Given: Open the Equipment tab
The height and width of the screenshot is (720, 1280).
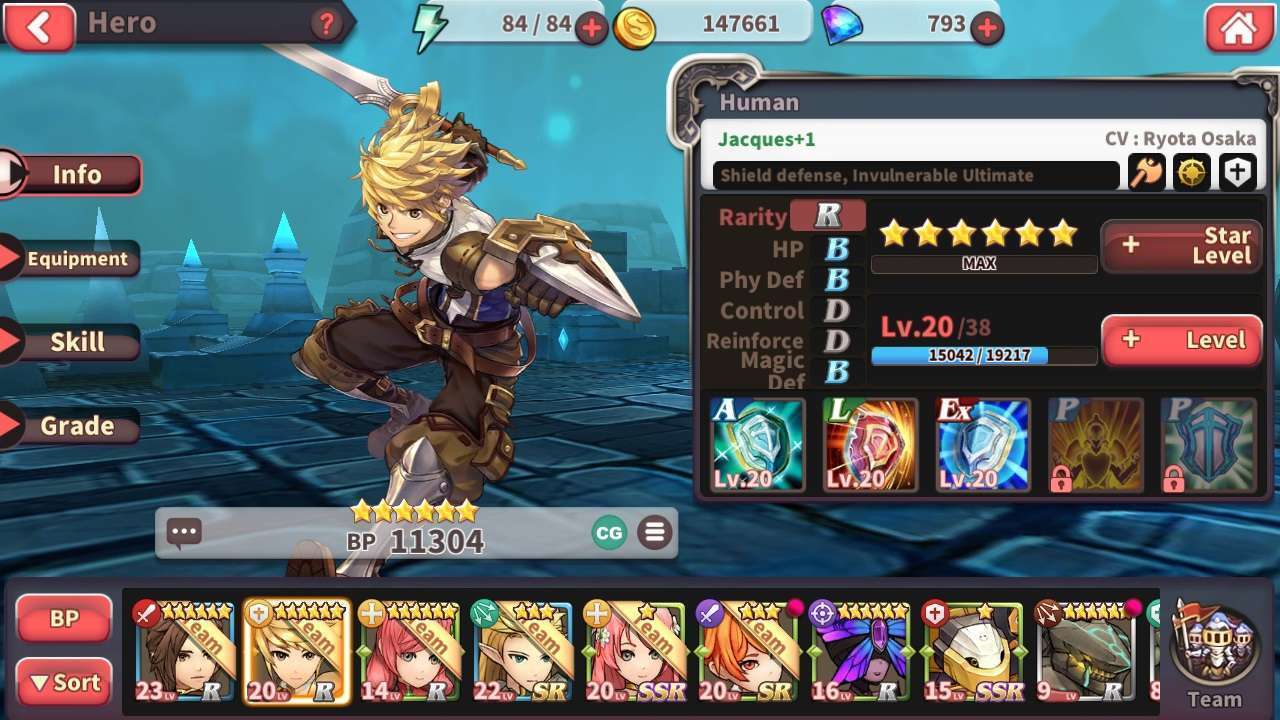Looking at the screenshot, I should point(76,259).
